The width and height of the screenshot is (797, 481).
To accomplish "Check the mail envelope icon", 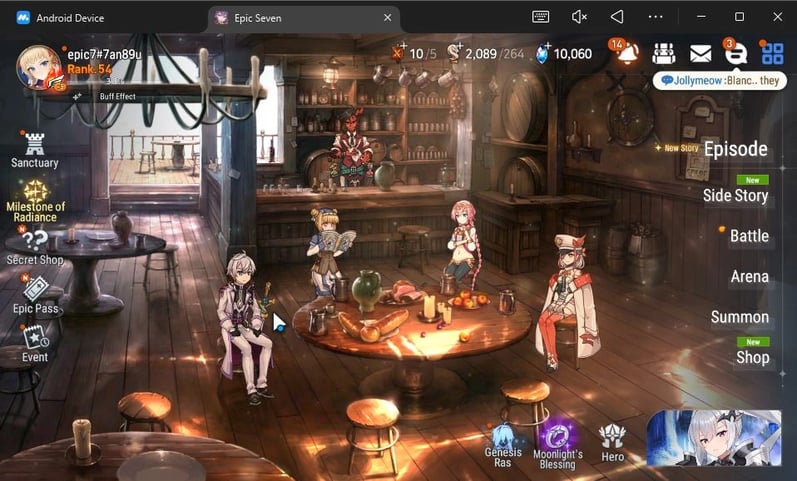I will [x=700, y=54].
